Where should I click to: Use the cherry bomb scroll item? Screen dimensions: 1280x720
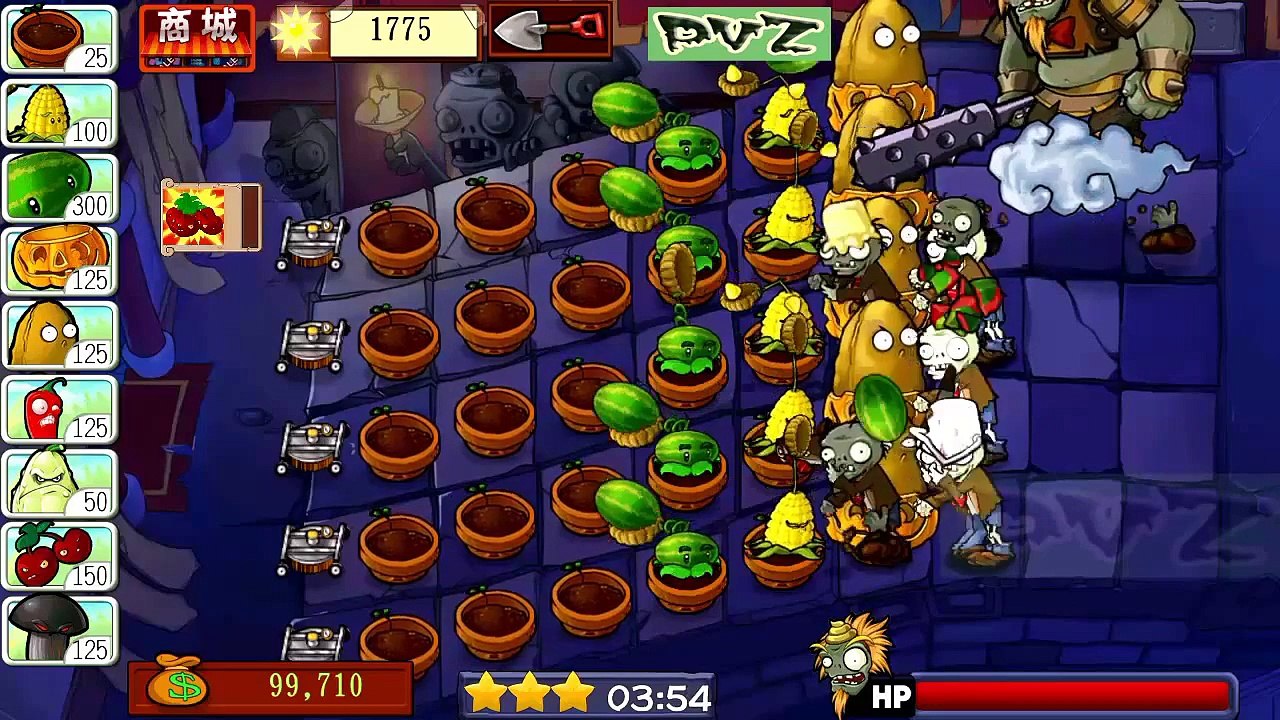coord(210,216)
